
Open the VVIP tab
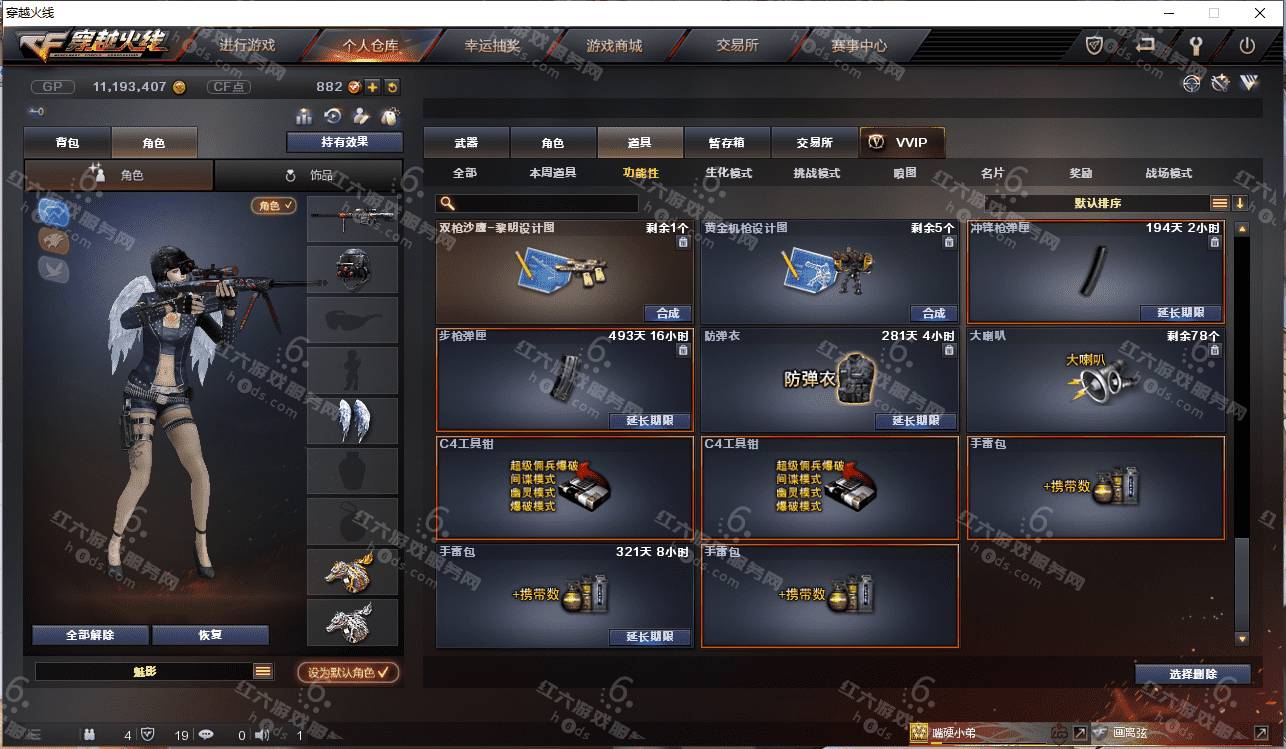pyautogui.click(x=901, y=143)
